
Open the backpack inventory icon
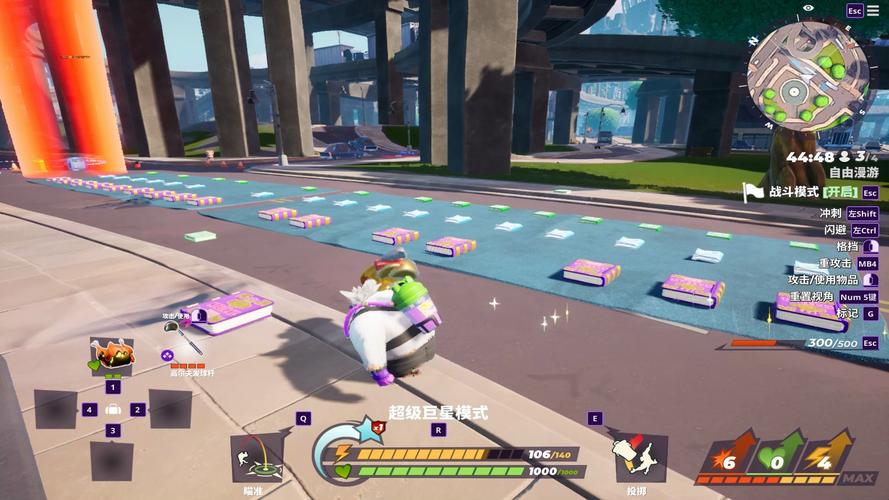112,410
